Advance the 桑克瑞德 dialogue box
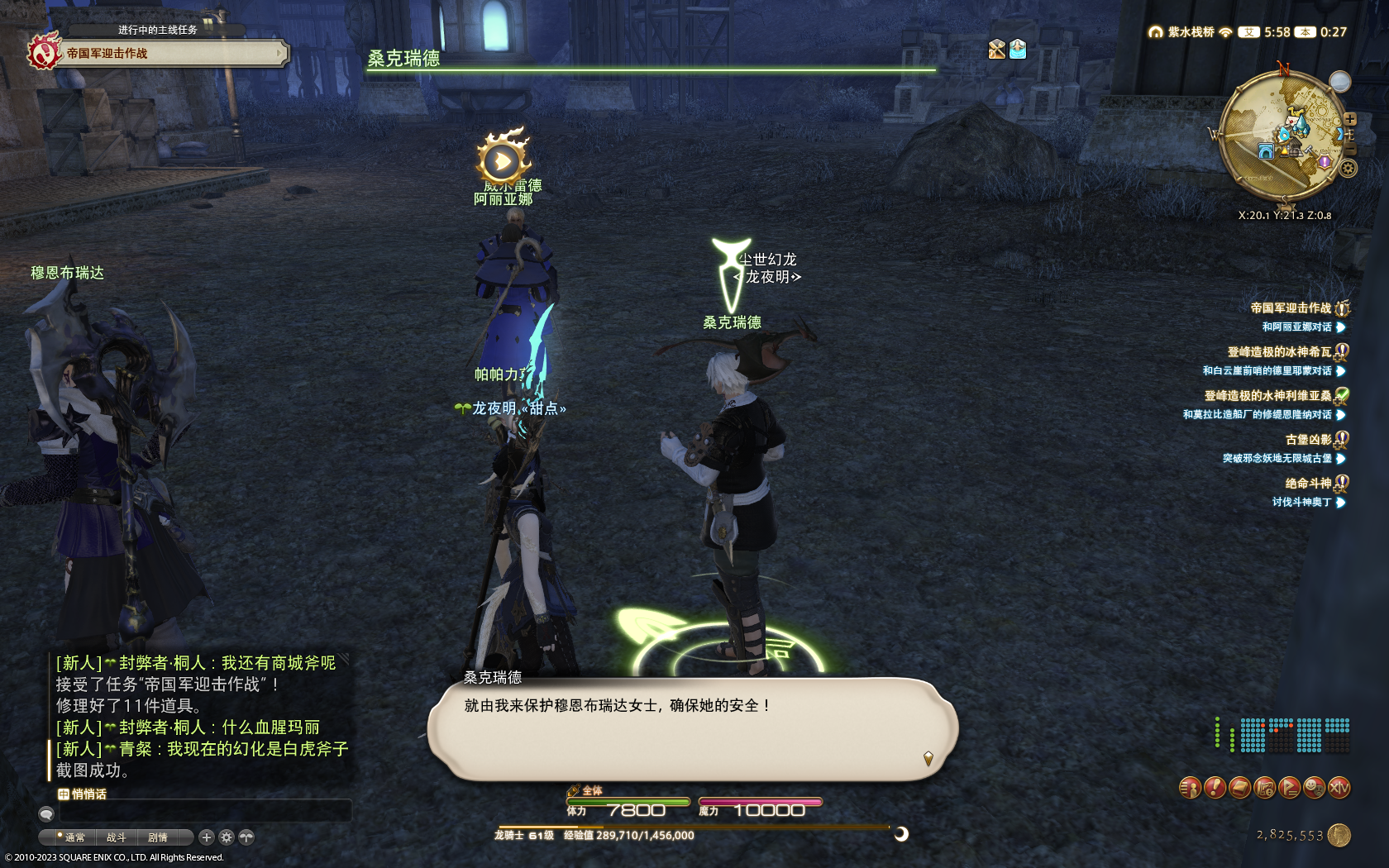The width and height of the screenshot is (1389, 868). 693,728
